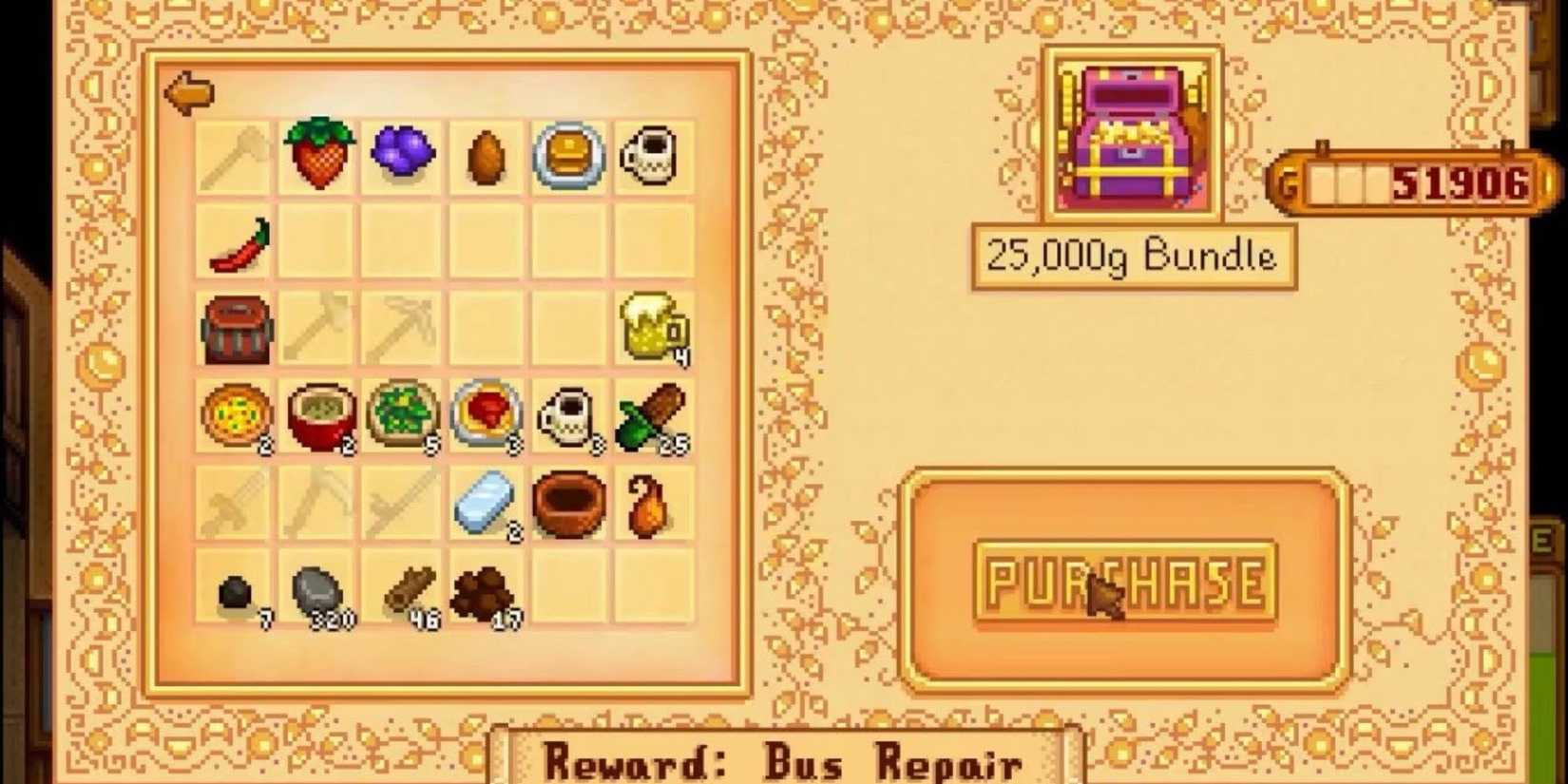Pick the Salad from the inventory
The height and width of the screenshot is (784, 1568).
click(402, 413)
